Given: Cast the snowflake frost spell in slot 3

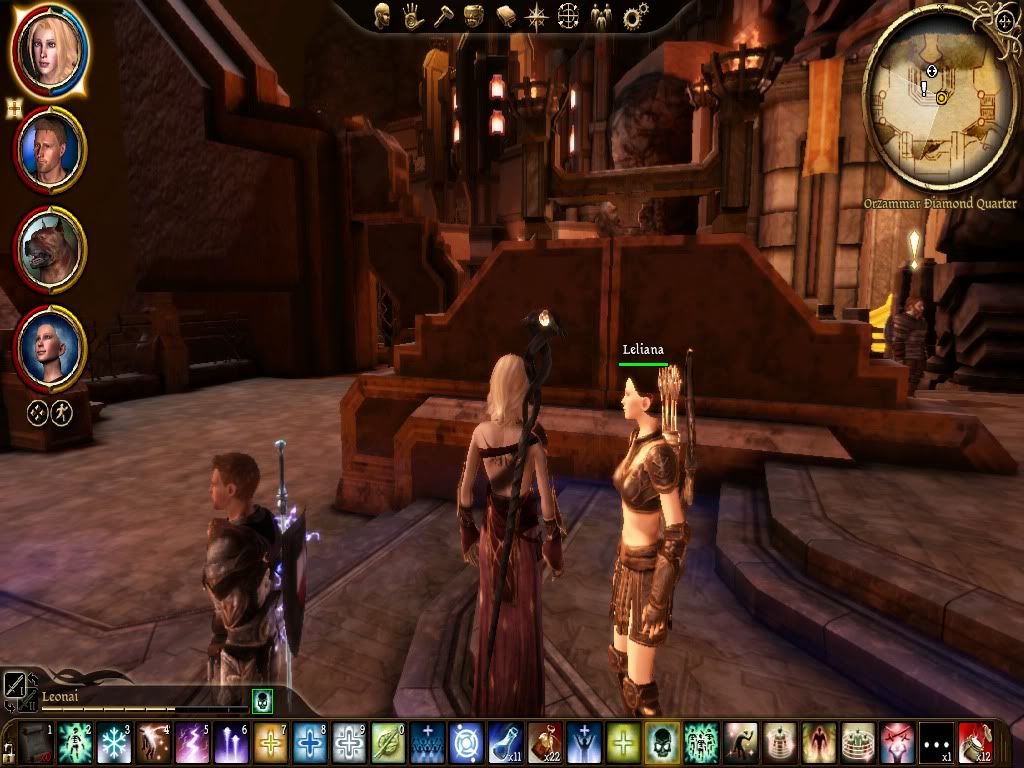Looking at the screenshot, I should point(114,743).
